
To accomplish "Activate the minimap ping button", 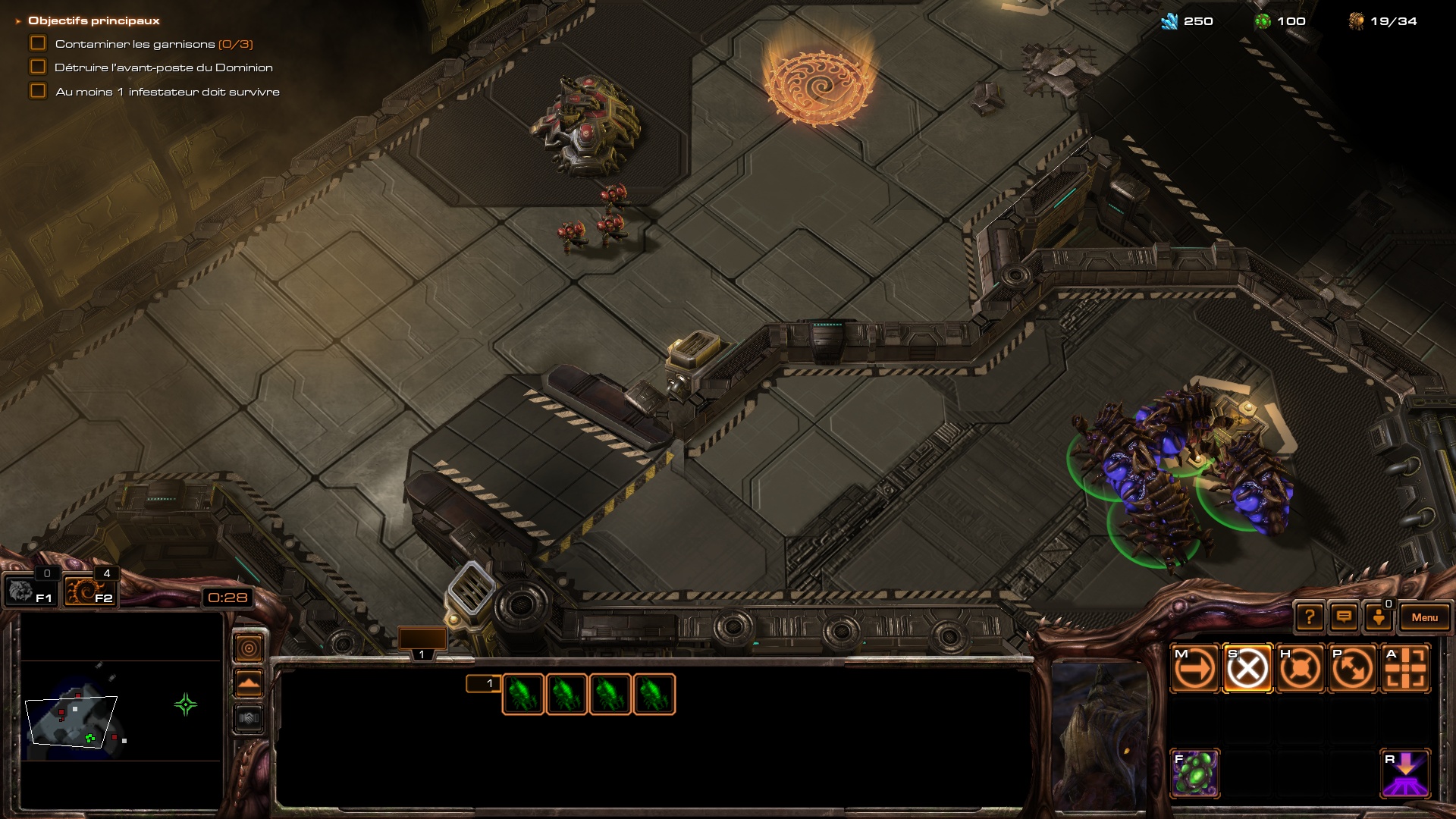I will [249, 648].
